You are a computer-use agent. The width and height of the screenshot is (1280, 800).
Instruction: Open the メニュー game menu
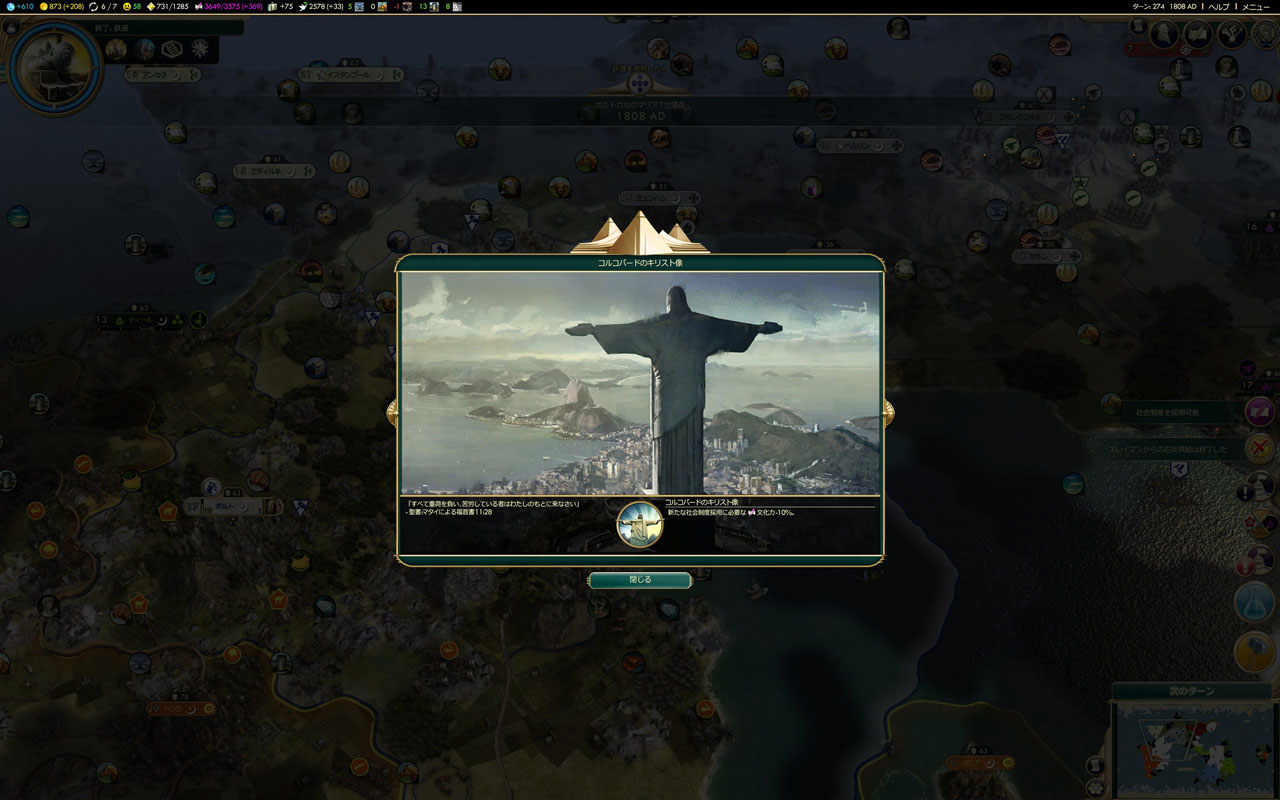click(x=1256, y=7)
